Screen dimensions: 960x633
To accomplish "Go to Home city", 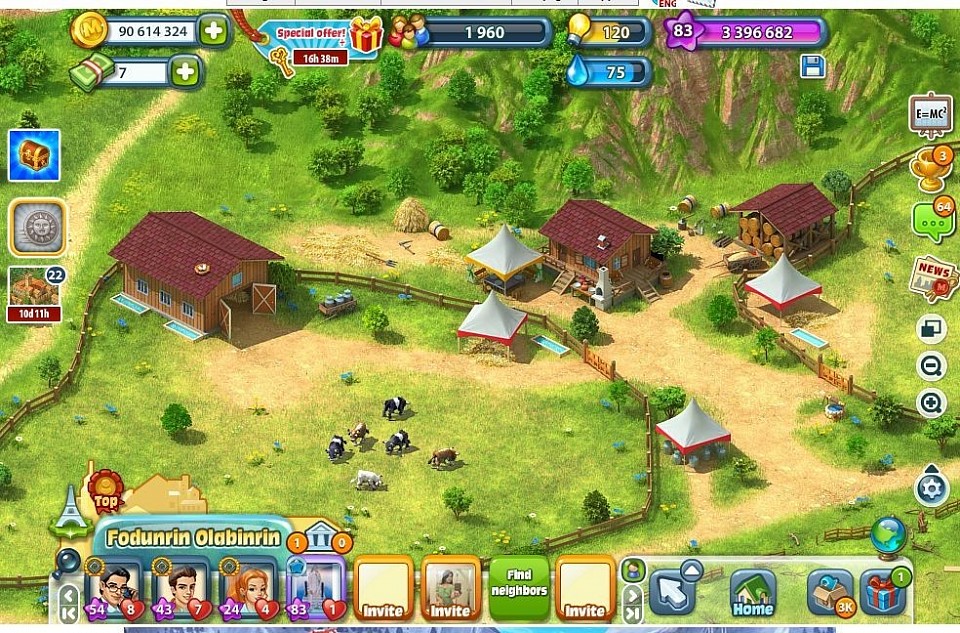I will [753, 592].
